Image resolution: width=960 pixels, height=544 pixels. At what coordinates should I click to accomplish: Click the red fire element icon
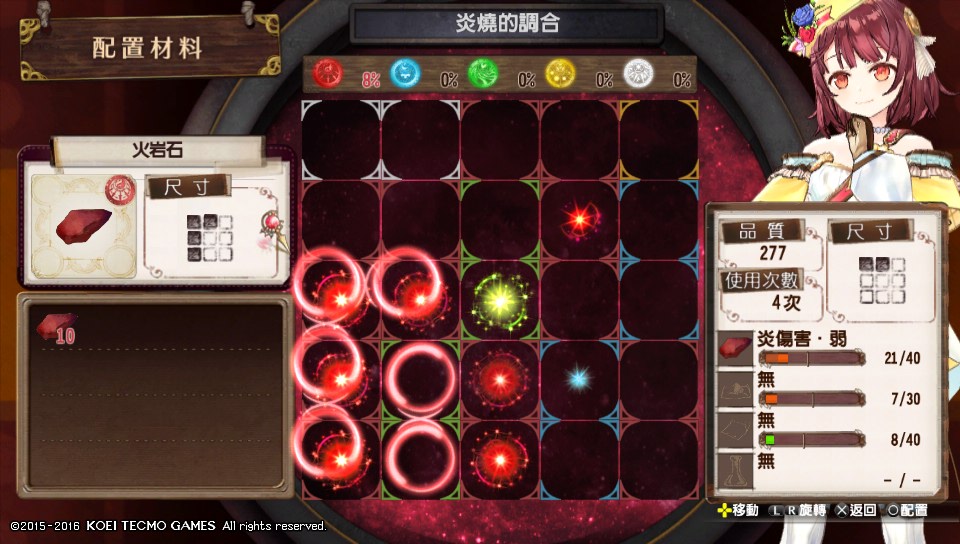[328, 73]
